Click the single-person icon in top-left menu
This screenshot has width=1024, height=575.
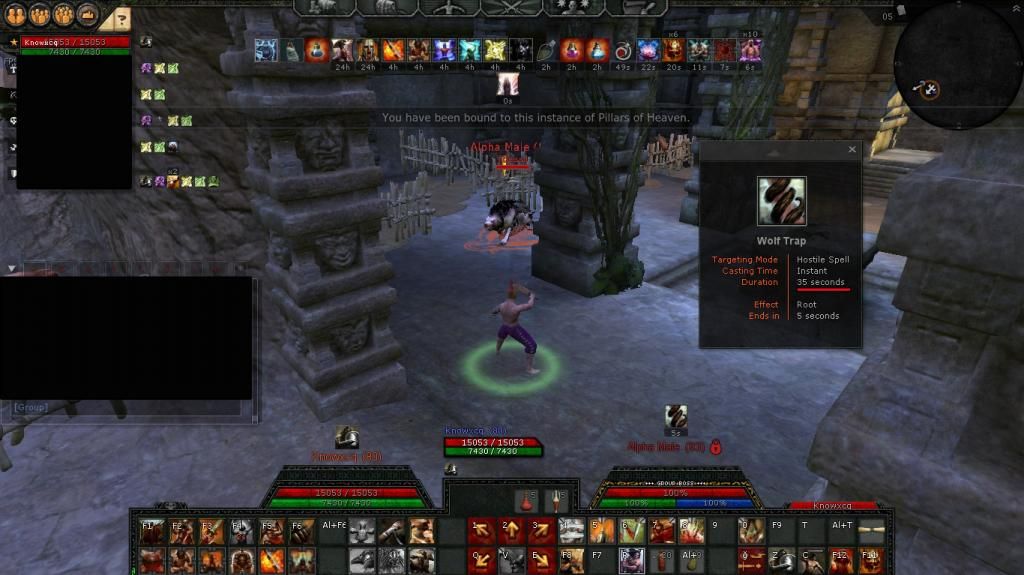[15, 15]
